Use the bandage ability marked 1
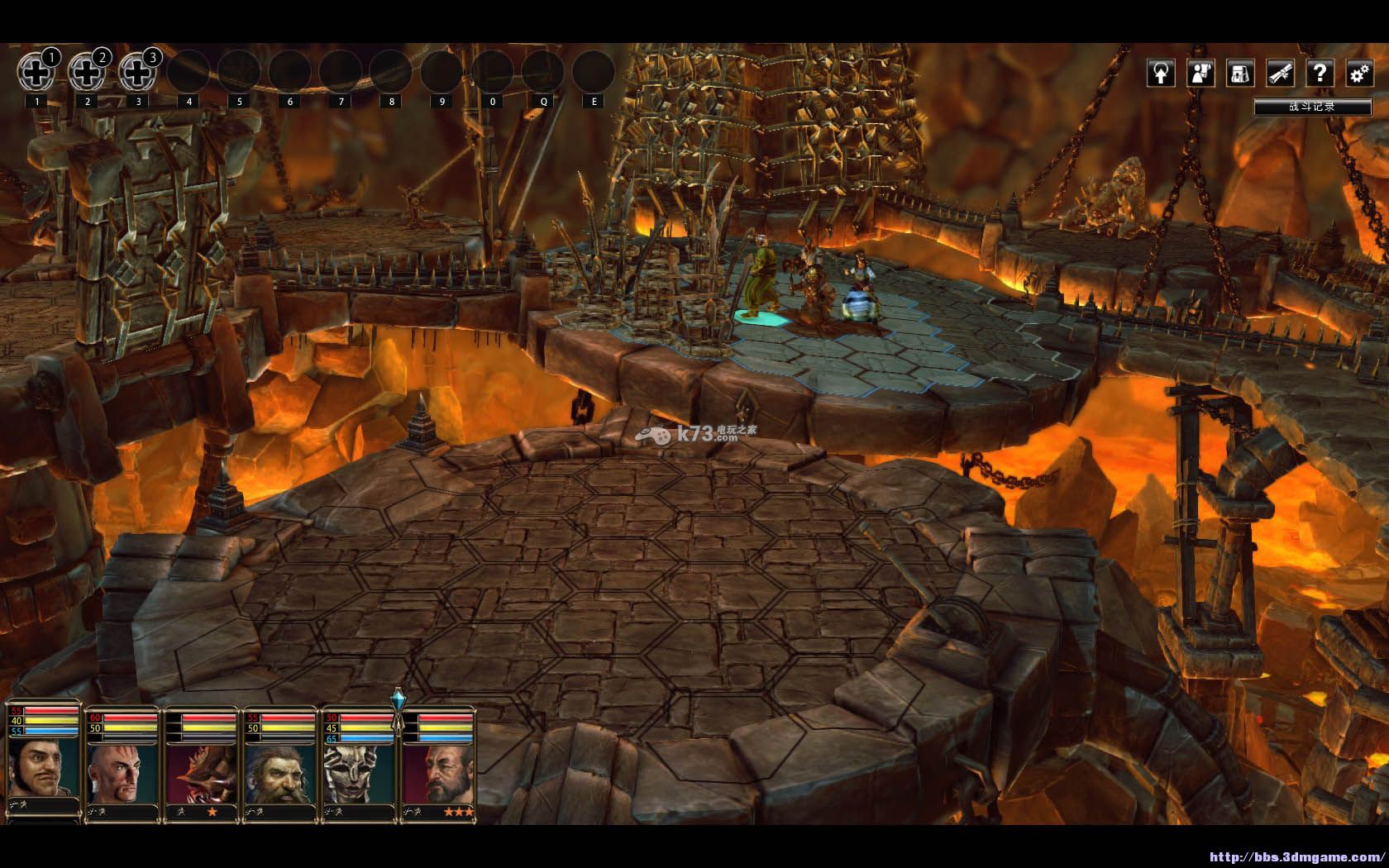 click(36, 73)
